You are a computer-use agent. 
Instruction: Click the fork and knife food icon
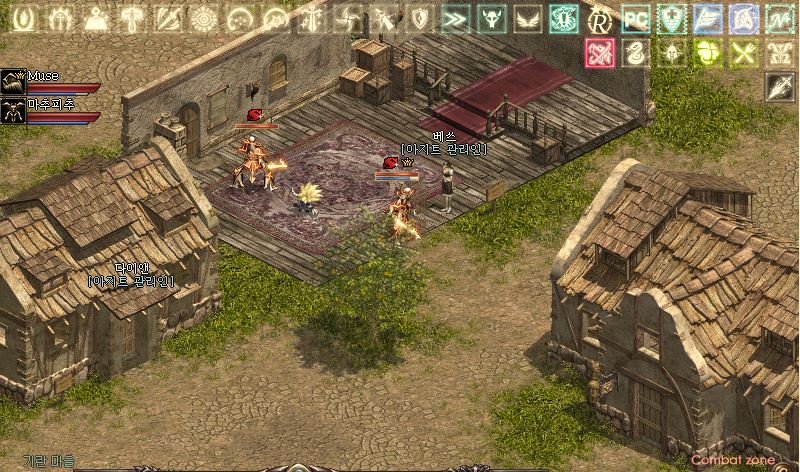point(743,53)
